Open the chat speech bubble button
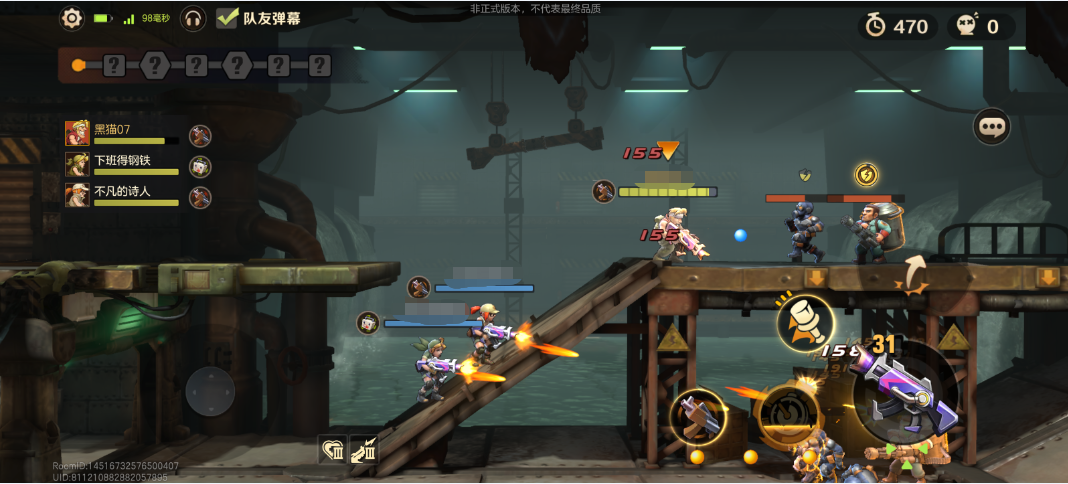Image resolution: width=1068 pixels, height=484 pixels. 992,127
